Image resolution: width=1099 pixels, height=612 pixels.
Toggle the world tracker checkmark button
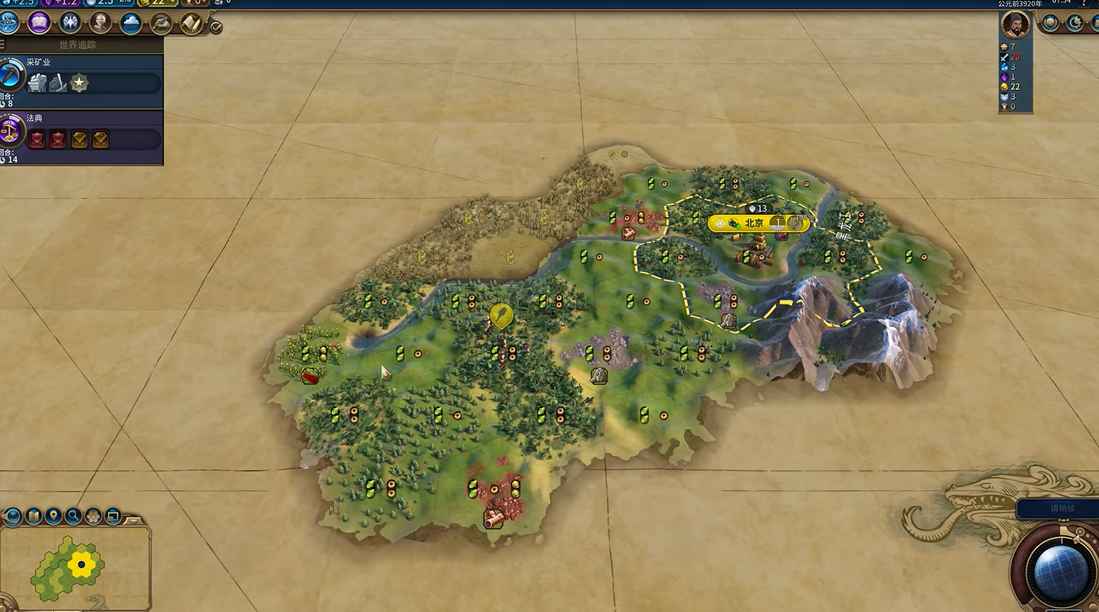(x=216, y=27)
